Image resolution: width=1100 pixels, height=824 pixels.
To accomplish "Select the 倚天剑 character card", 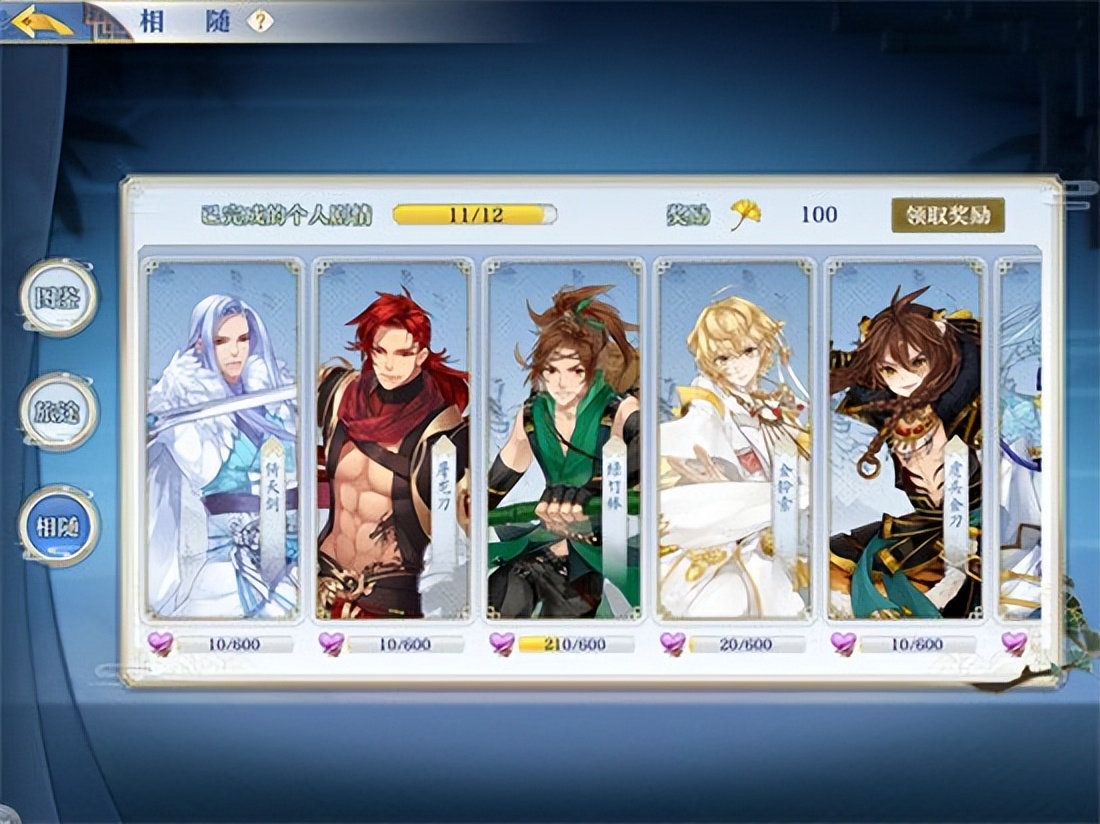I will (x=223, y=440).
